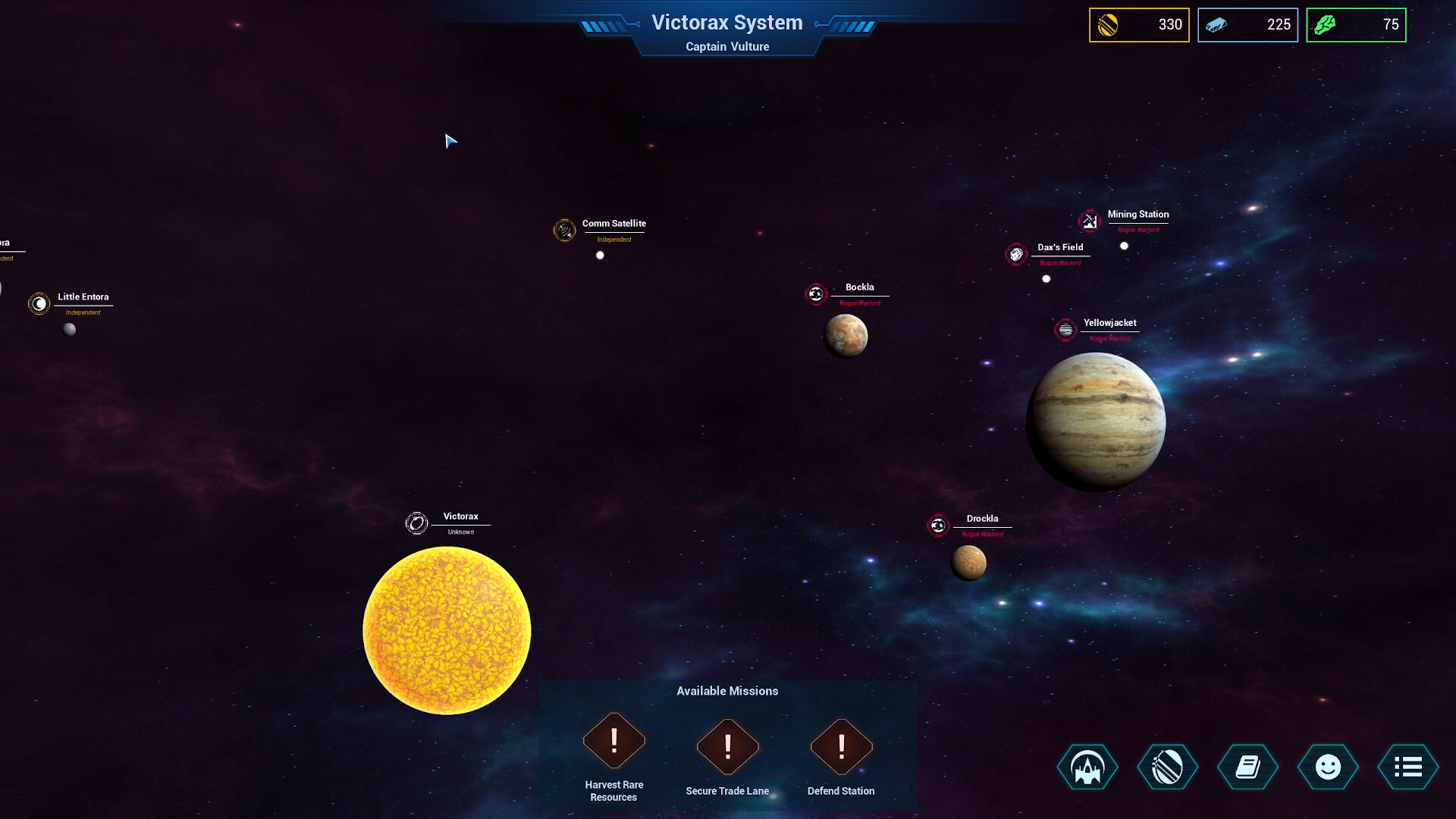Click the Yellowjacket station icon

tap(1065, 329)
